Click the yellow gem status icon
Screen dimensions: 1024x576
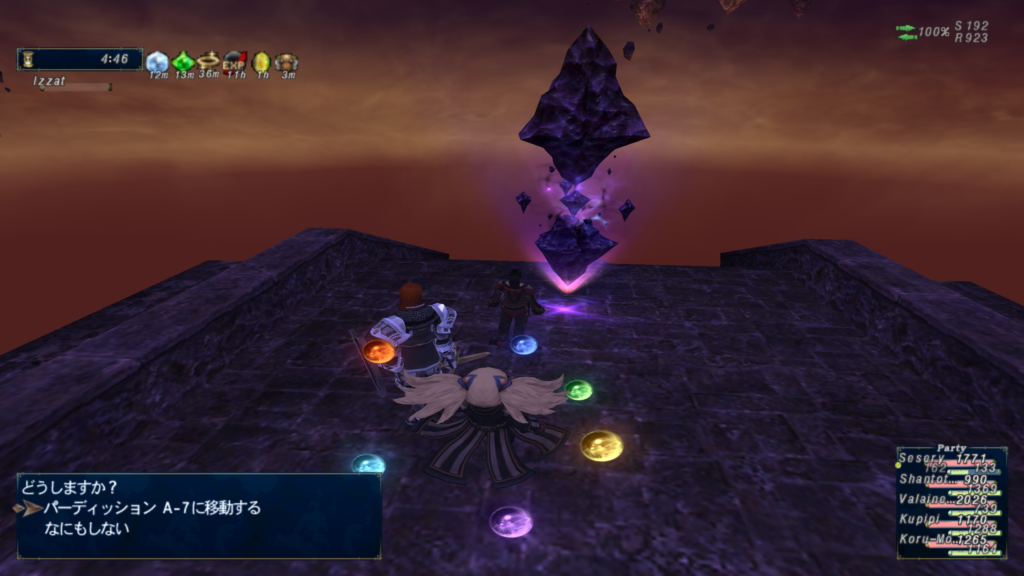click(261, 62)
